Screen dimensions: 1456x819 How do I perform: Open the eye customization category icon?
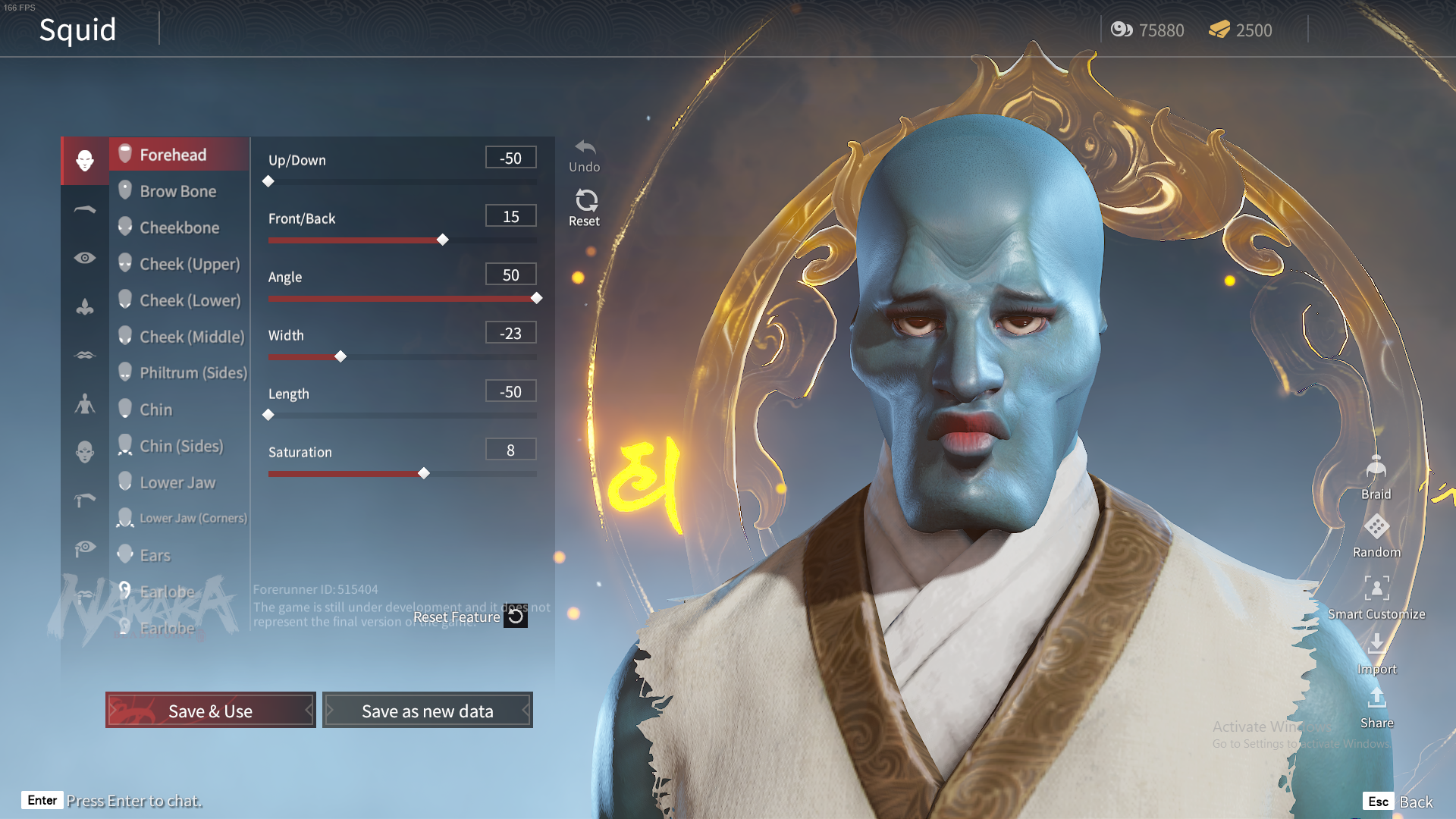click(84, 258)
